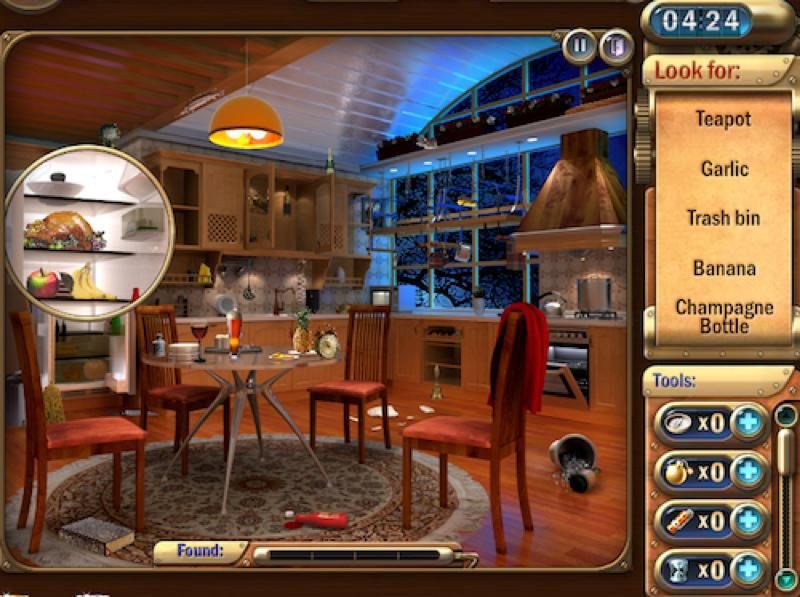Pause the game with the pause button
Screen dimensions: 800x597
[x=579, y=46]
